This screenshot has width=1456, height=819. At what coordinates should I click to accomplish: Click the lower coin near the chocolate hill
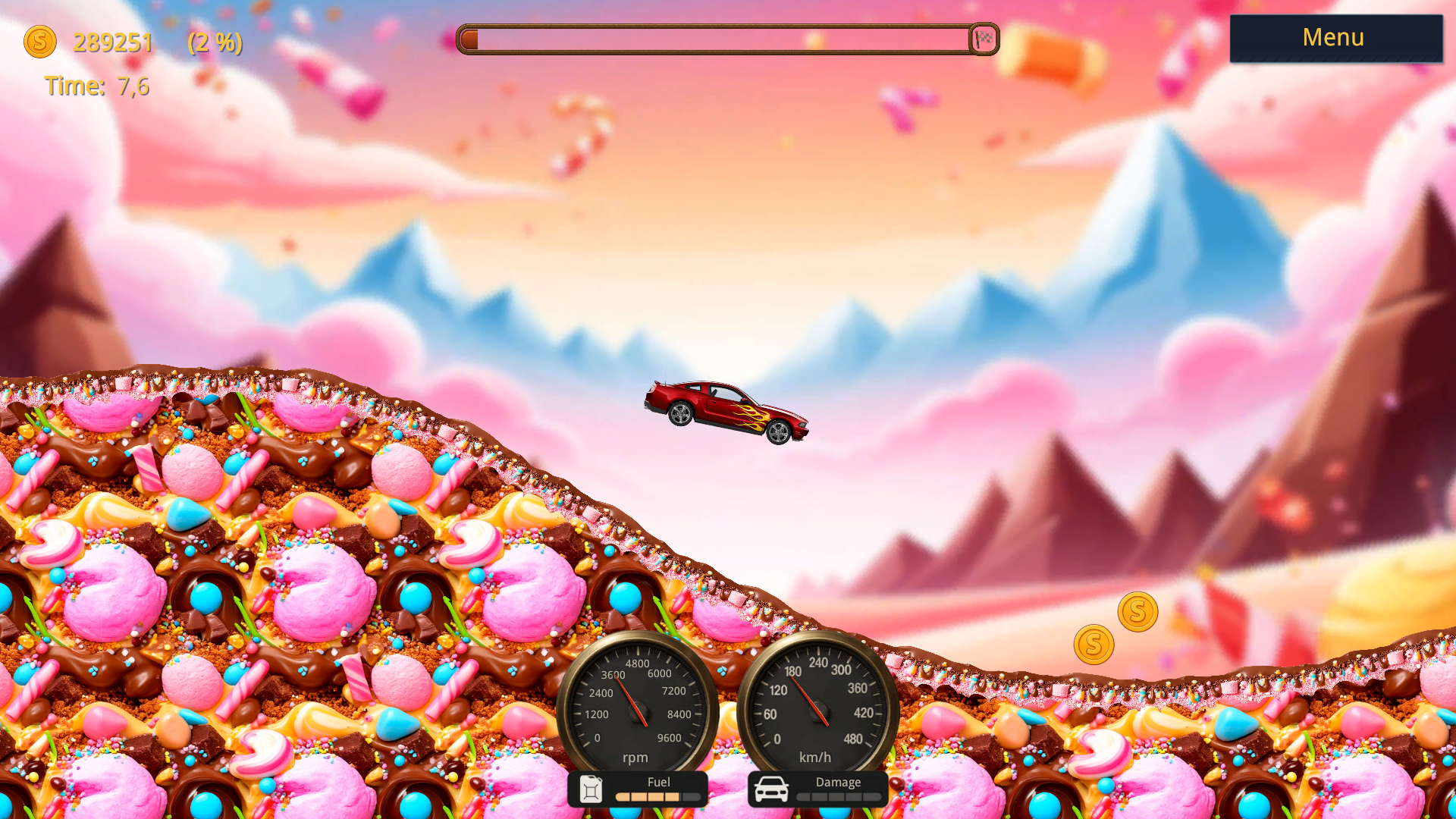(x=1093, y=644)
